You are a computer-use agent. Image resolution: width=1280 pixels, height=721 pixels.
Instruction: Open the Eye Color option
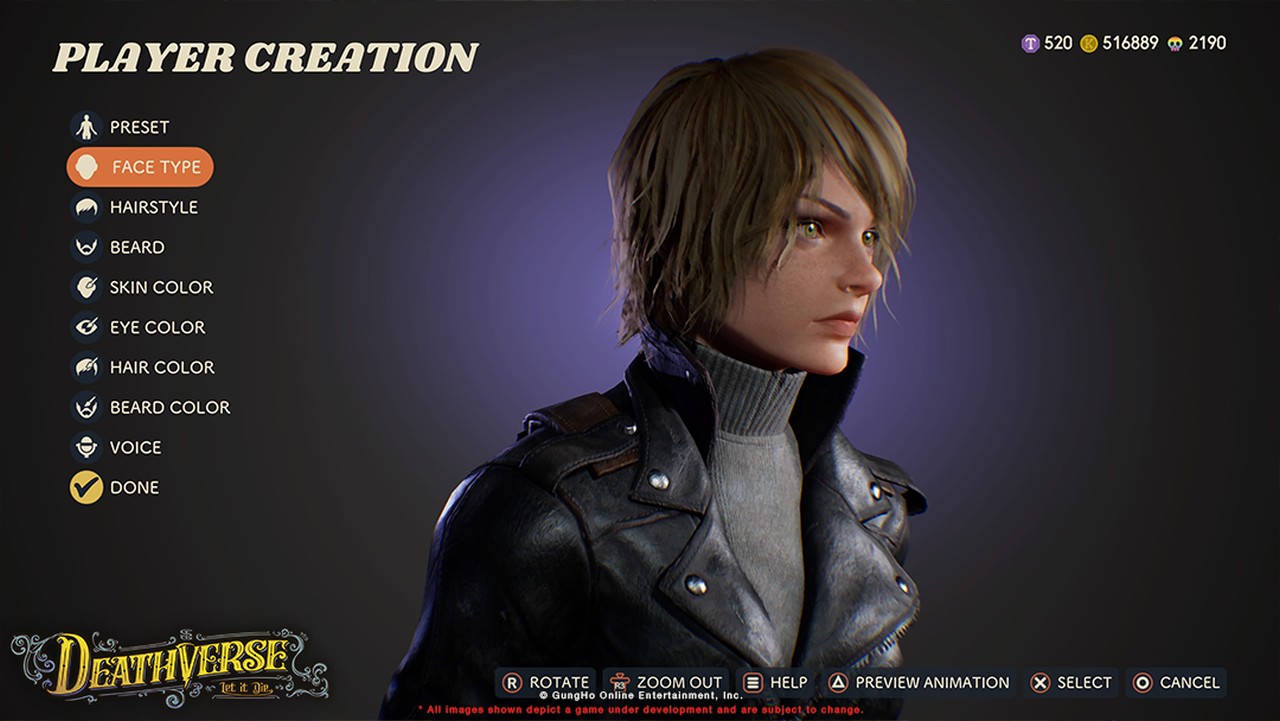[x=156, y=327]
